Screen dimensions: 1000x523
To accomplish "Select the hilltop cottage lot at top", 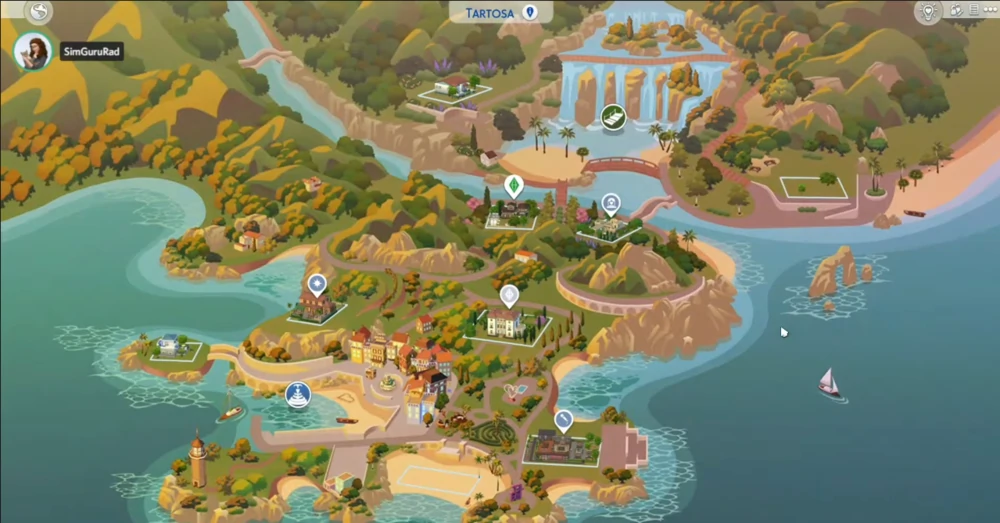I will [x=455, y=89].
